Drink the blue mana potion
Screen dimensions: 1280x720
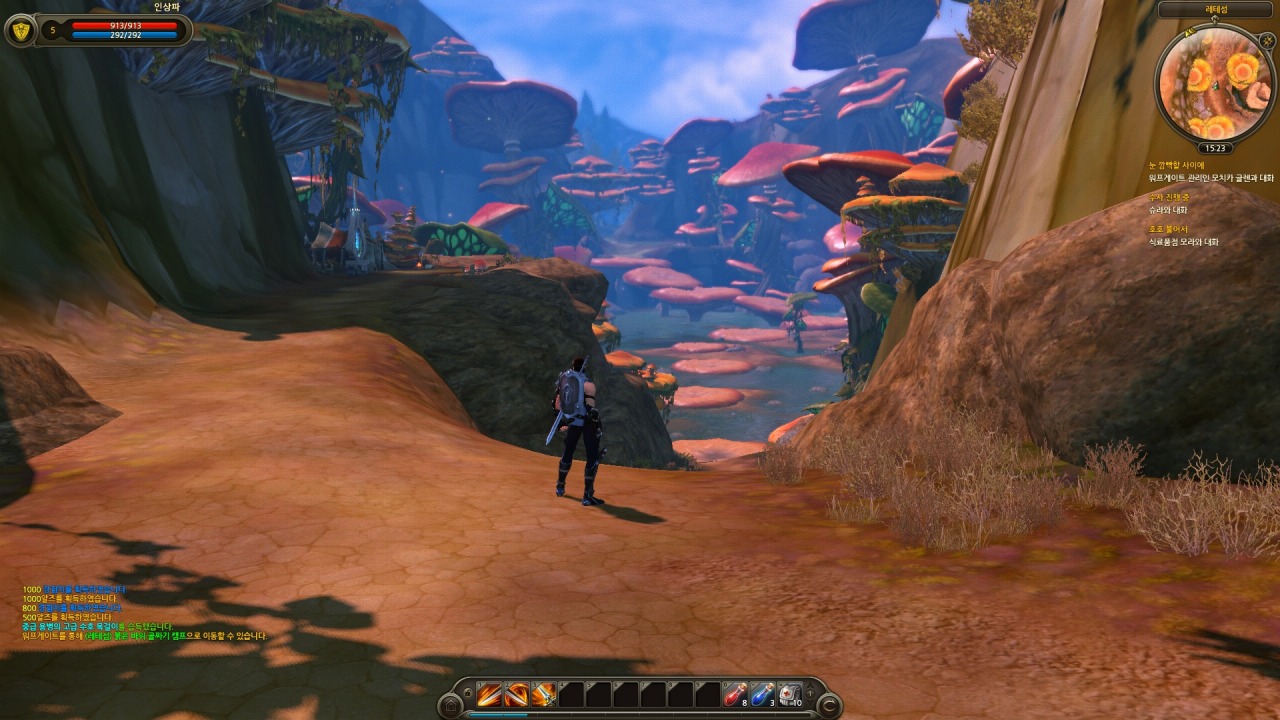[x=762, y=694]
